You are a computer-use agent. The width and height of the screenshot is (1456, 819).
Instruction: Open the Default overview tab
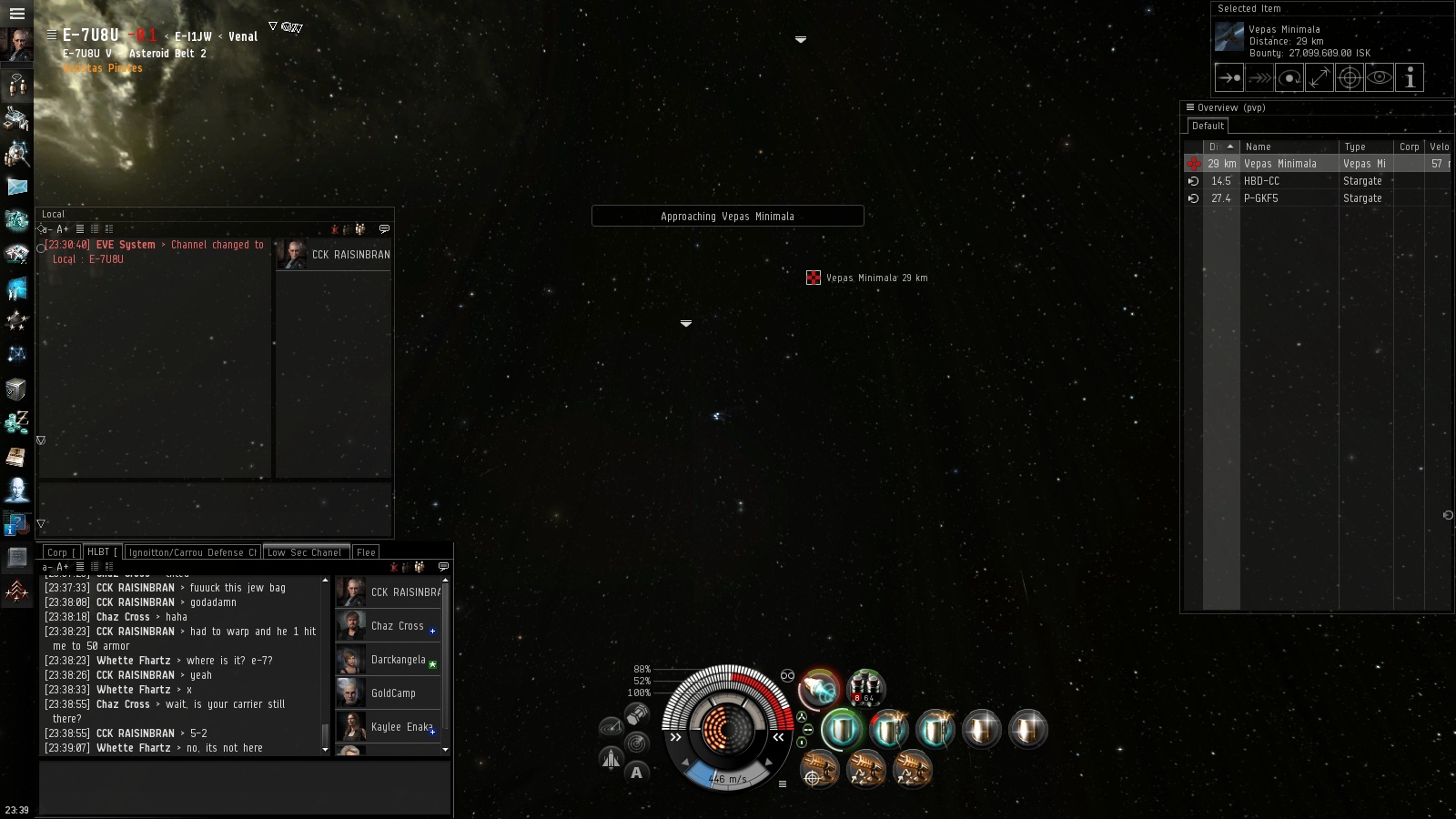[x=1208, y=126]
